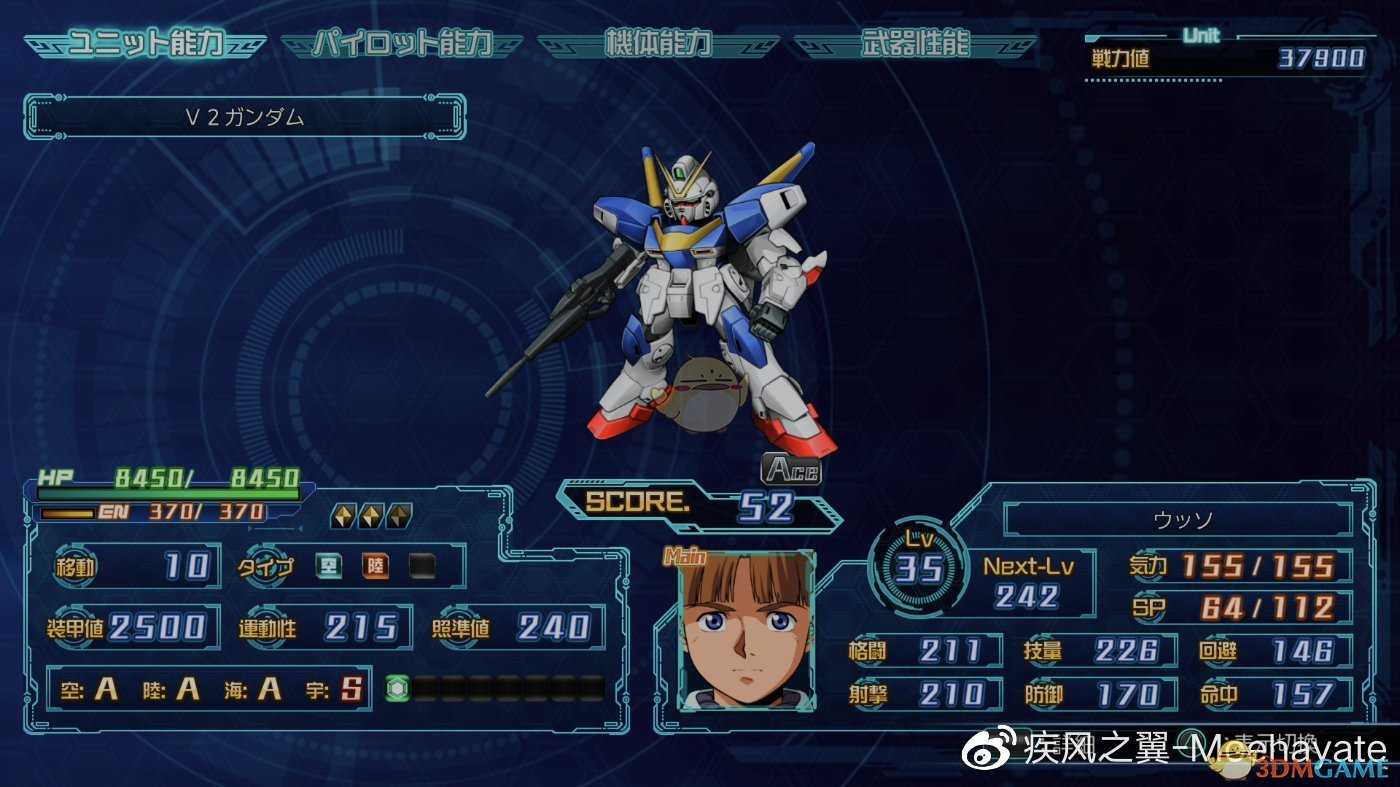Open the ウッソ pilot name selector
The height and width of the screenshot is (787, 1400).
point(1180,518)
